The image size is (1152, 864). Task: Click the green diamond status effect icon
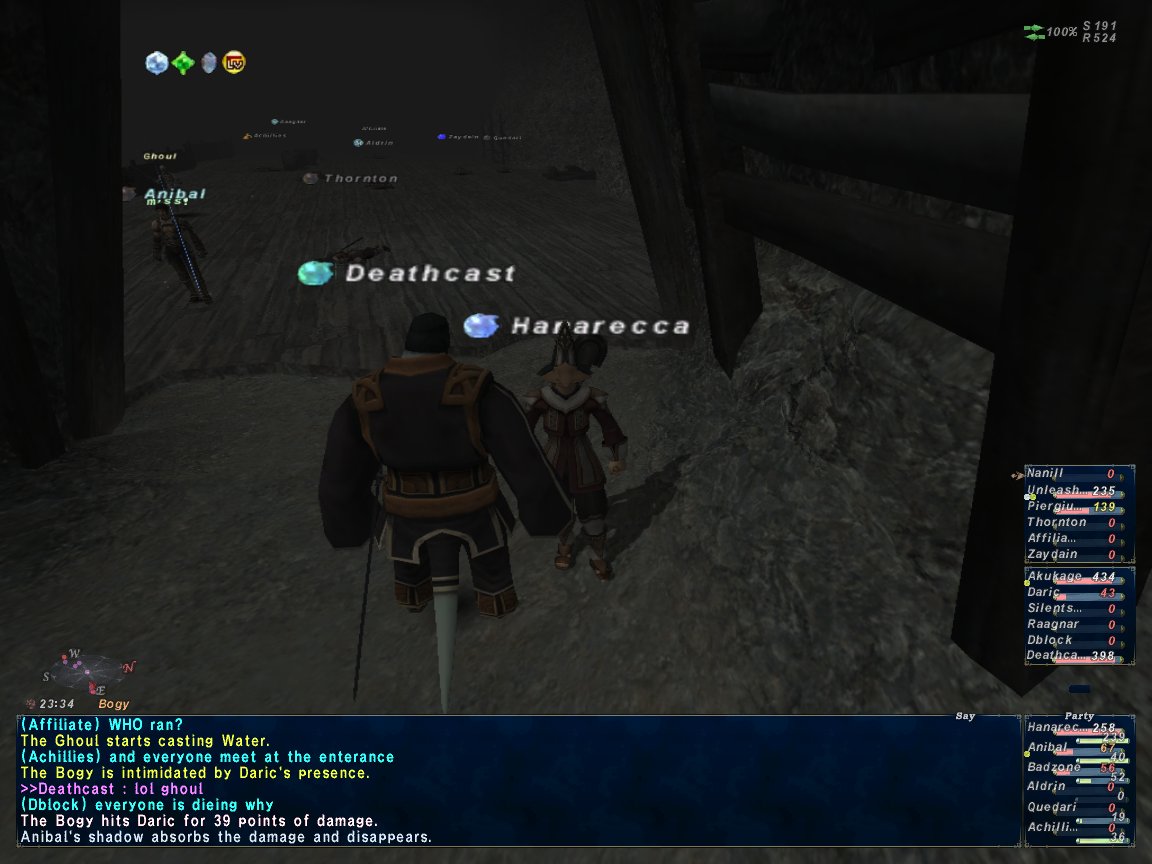182,63
